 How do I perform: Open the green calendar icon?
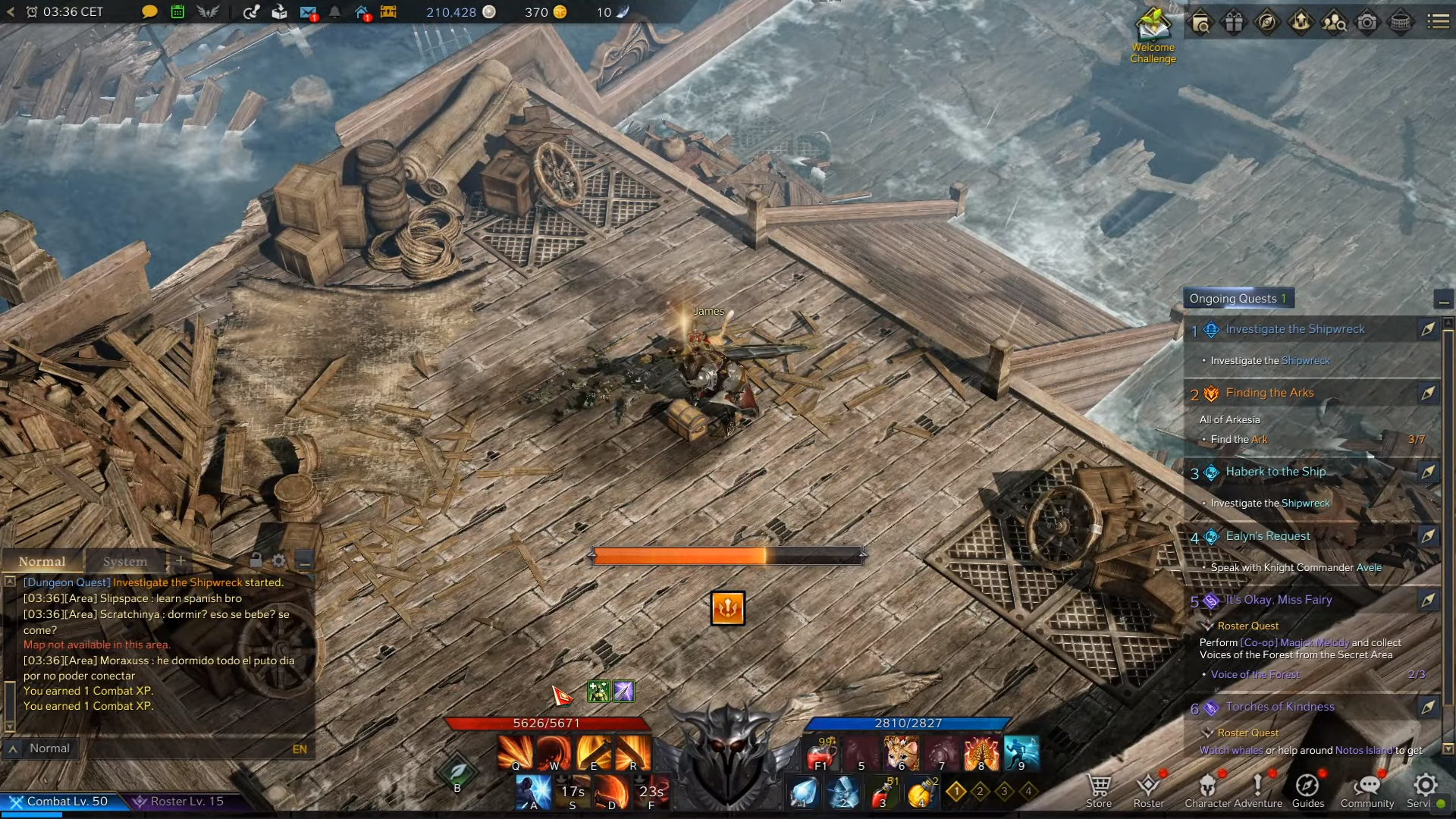(x=177, y=12)
